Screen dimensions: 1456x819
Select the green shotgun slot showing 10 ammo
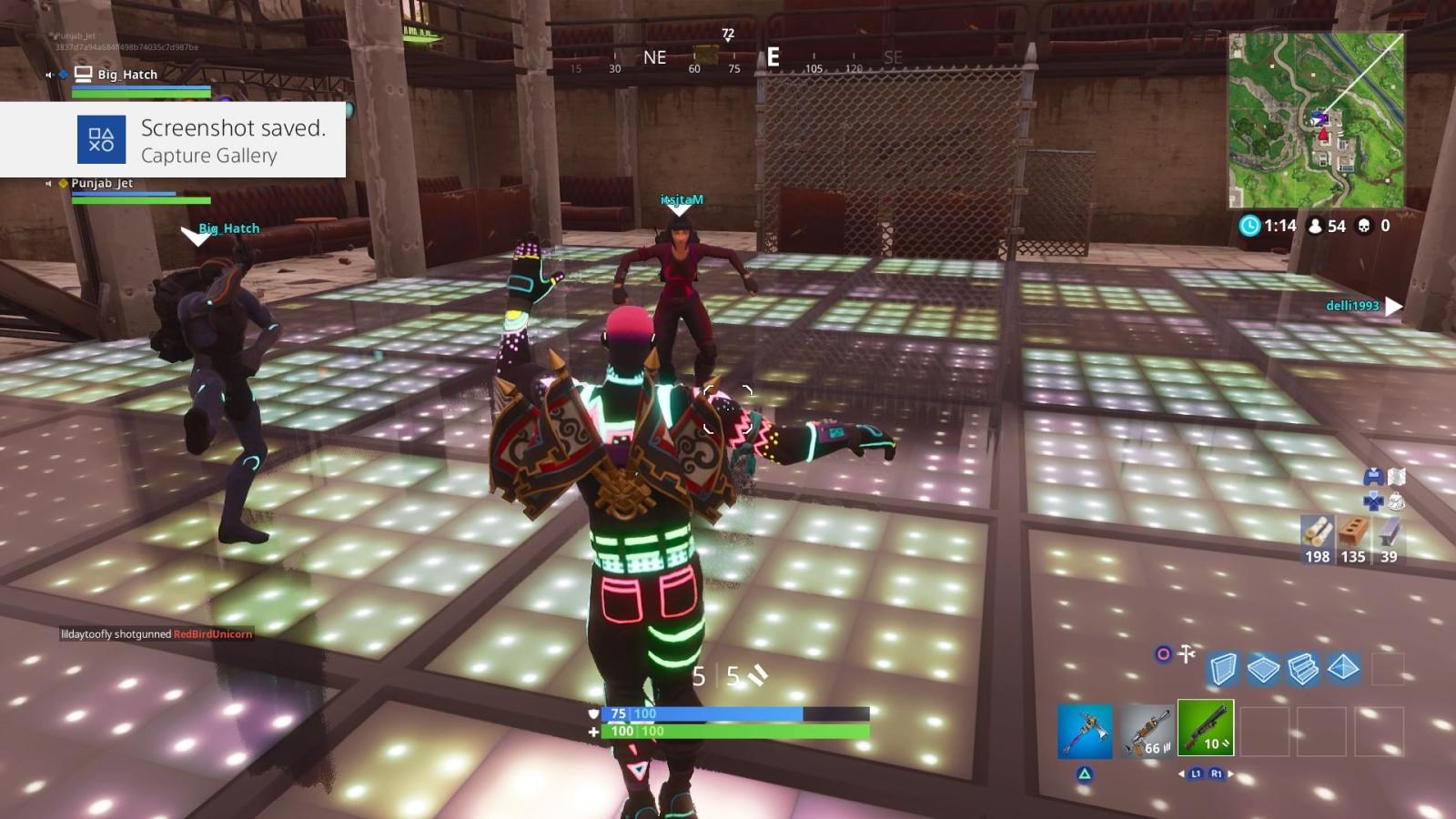coord(1206,727)
